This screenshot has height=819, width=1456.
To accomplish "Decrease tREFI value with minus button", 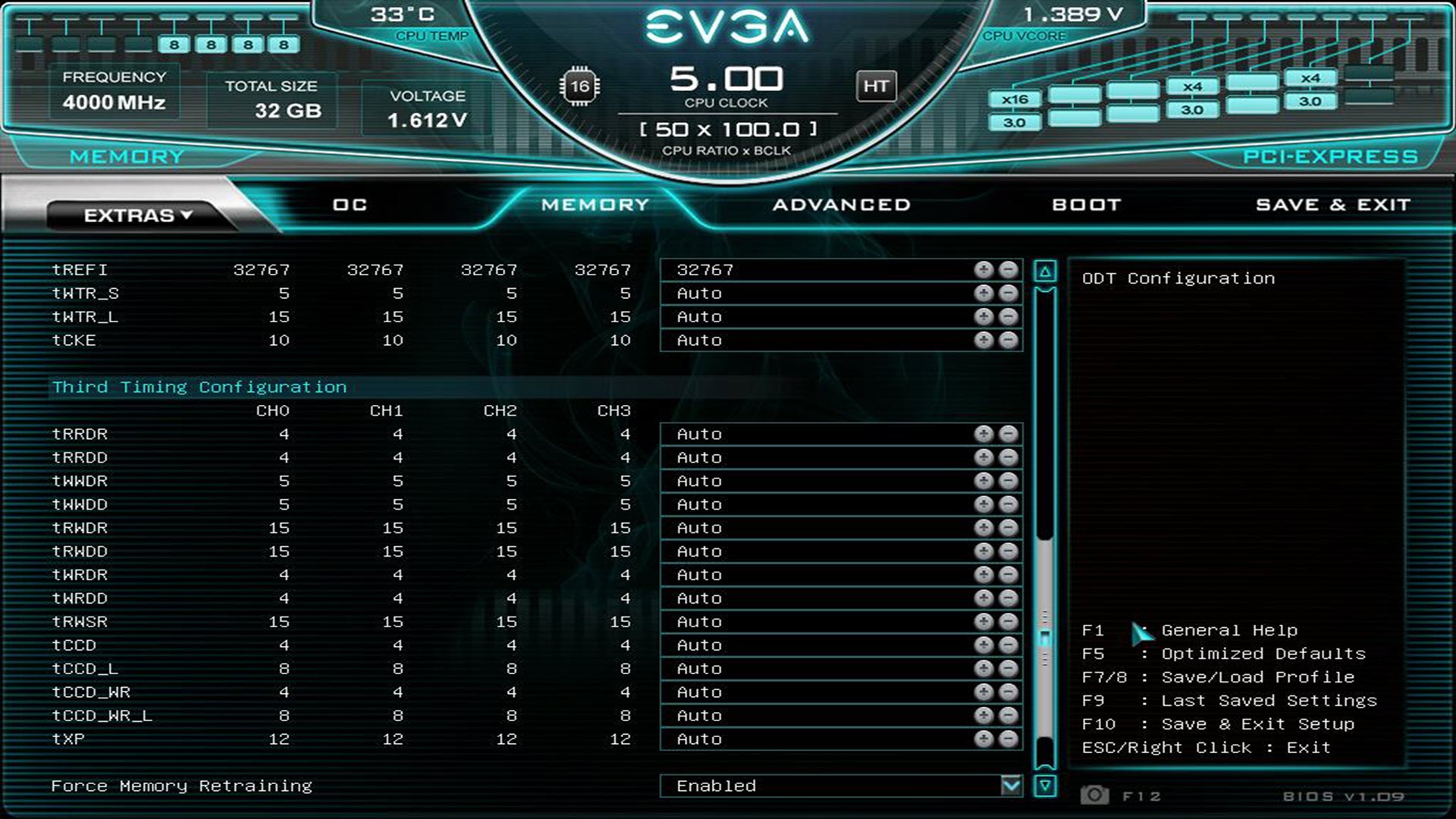I will tap(1008, 270).
